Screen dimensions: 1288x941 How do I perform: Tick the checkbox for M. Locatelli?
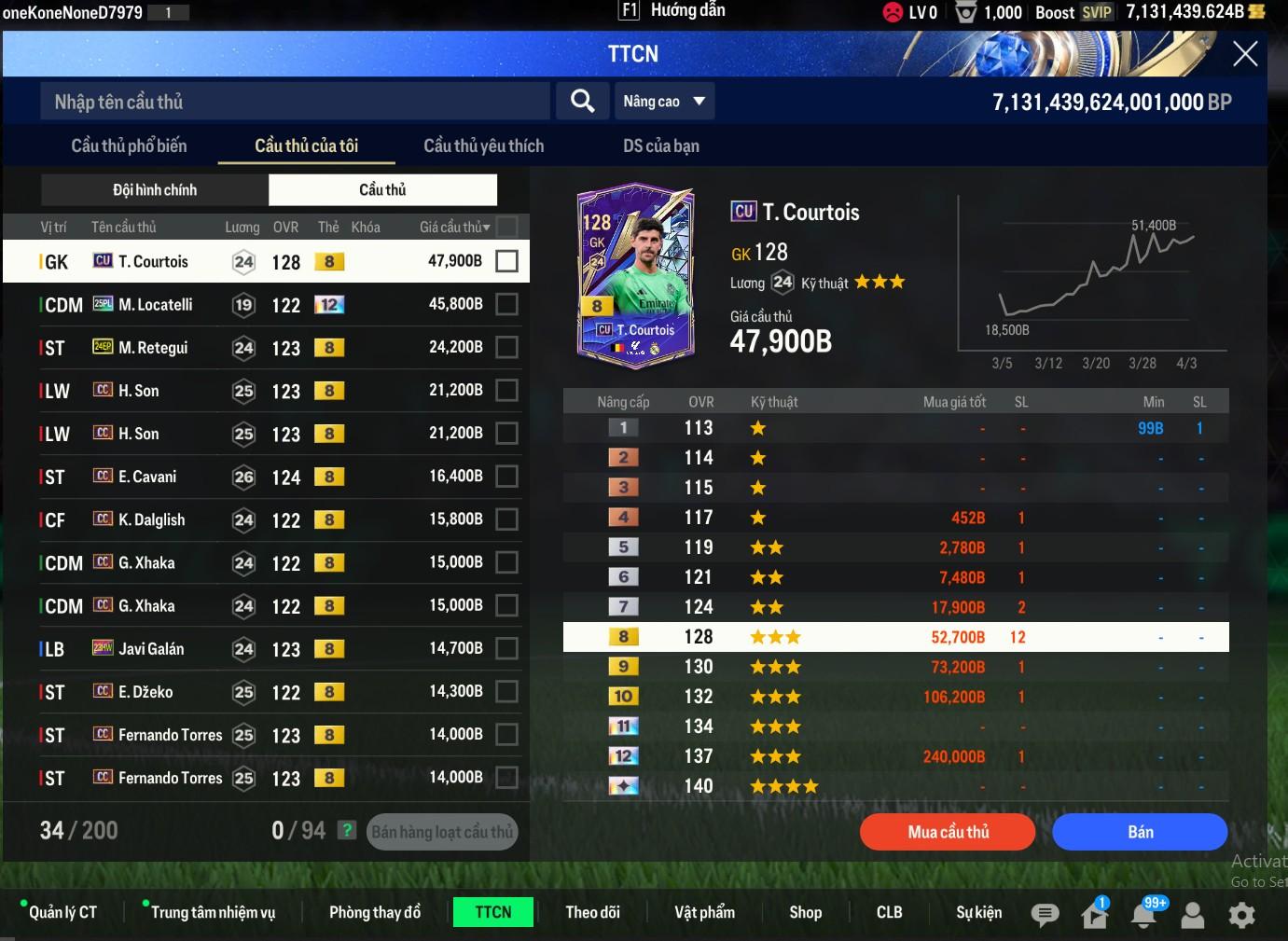point(506,304)
